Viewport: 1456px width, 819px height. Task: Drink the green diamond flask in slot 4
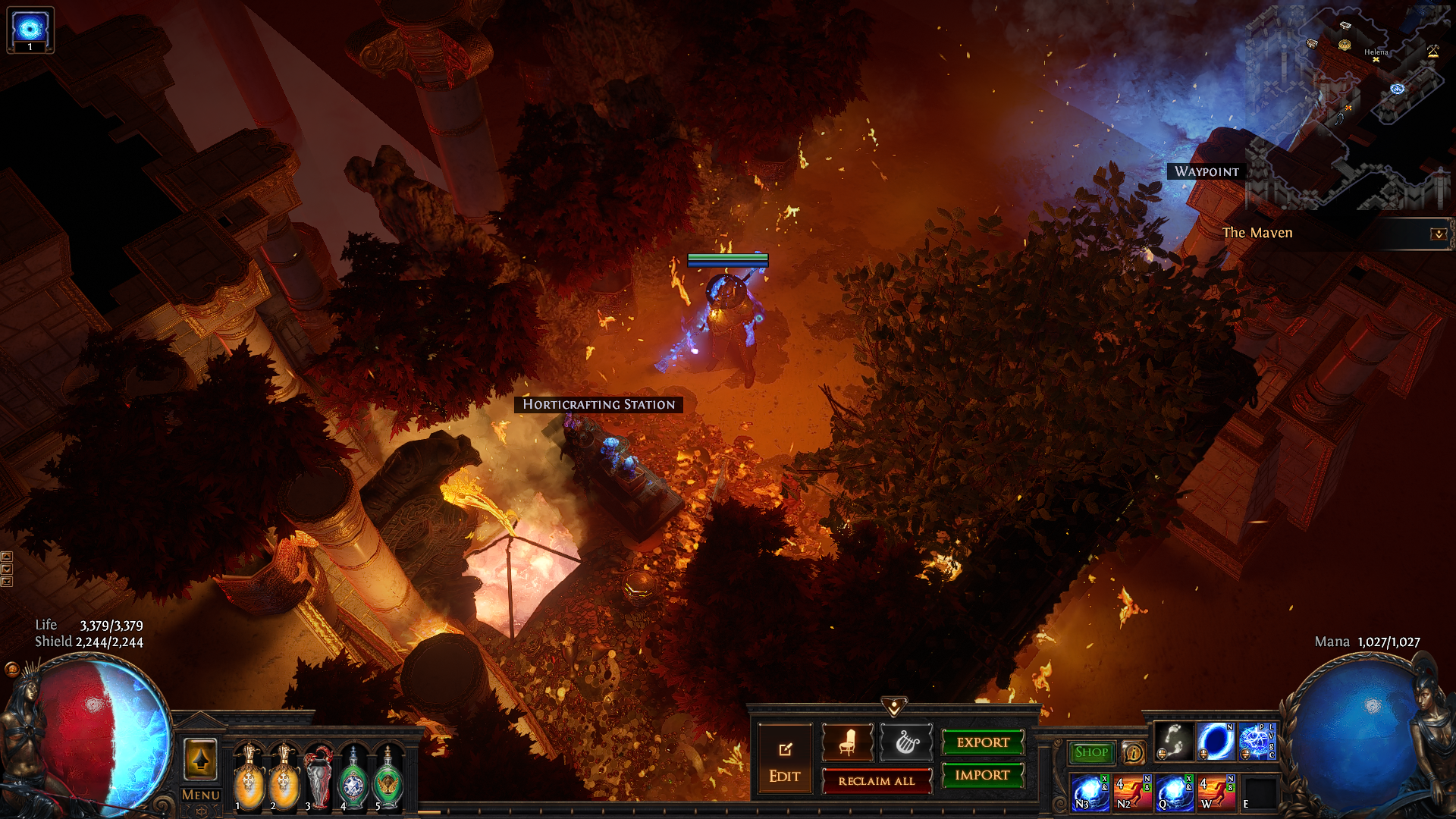(353, 779)
